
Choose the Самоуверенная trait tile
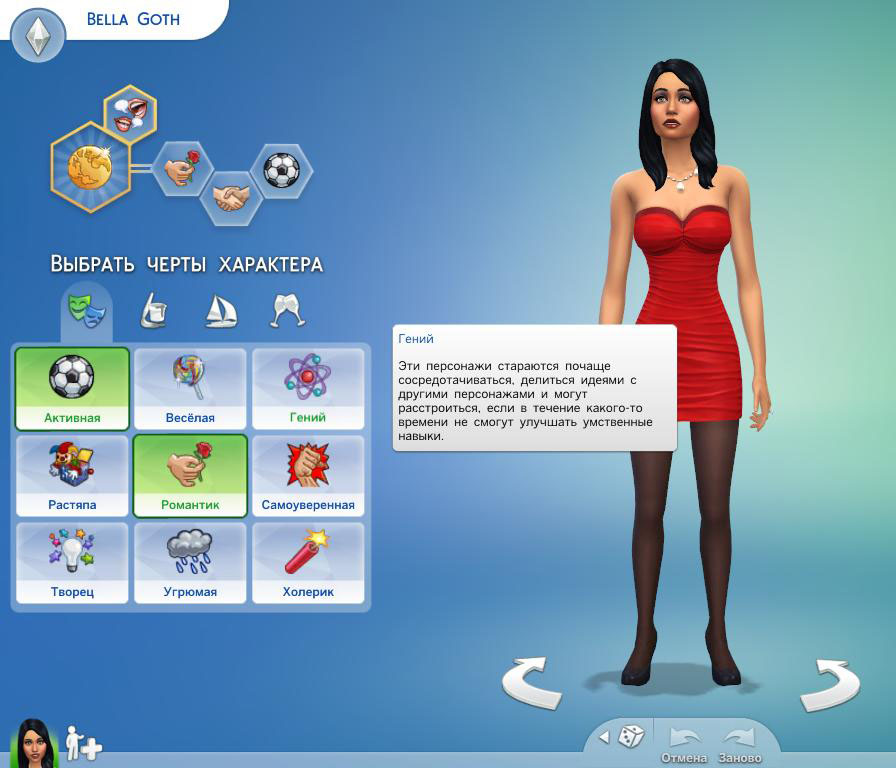pyautogui.click(x=308, y=476)
